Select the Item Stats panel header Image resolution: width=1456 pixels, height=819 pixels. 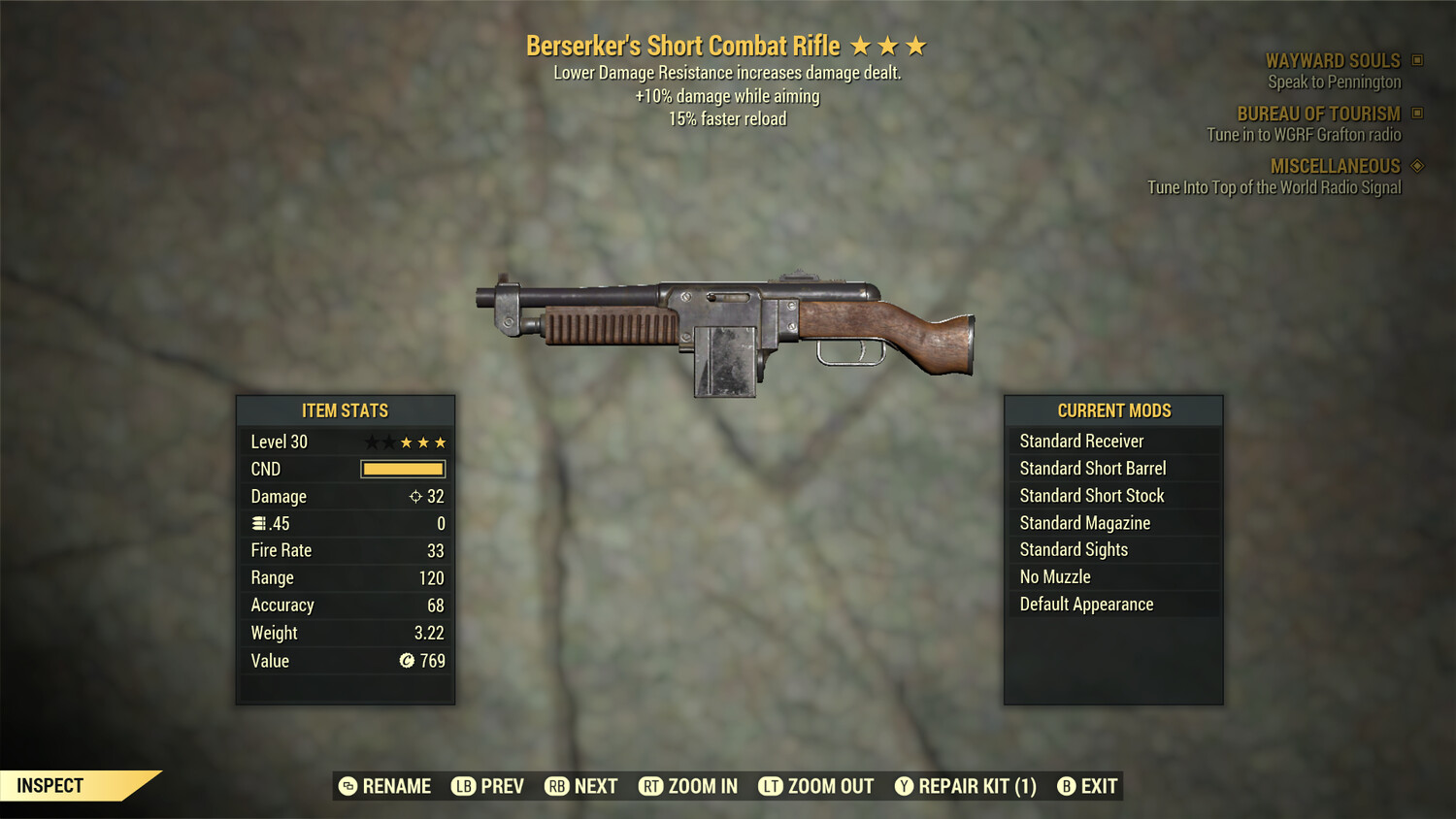pyautogui.click(x=346, y=410)
